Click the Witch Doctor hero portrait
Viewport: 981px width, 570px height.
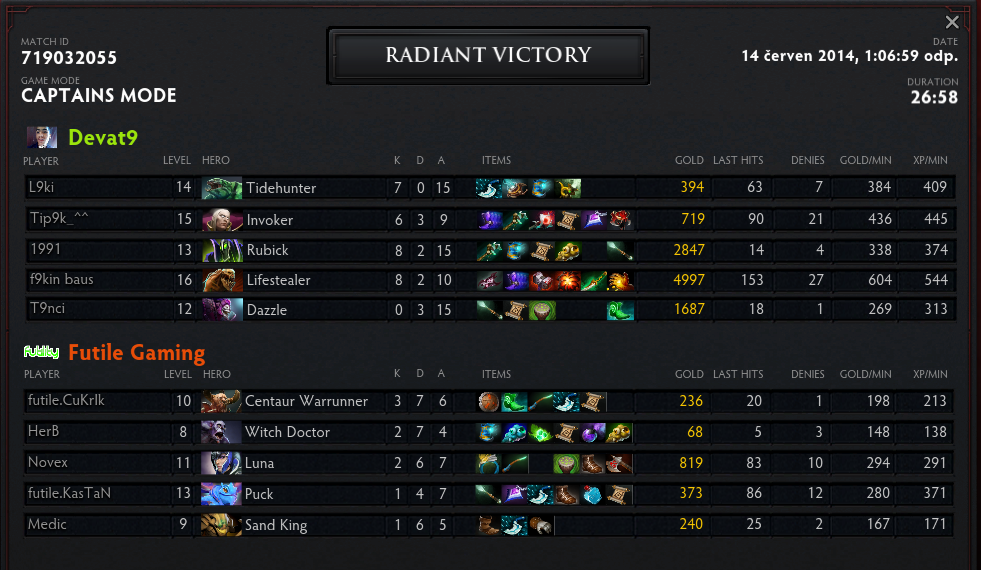coord(220,432)
